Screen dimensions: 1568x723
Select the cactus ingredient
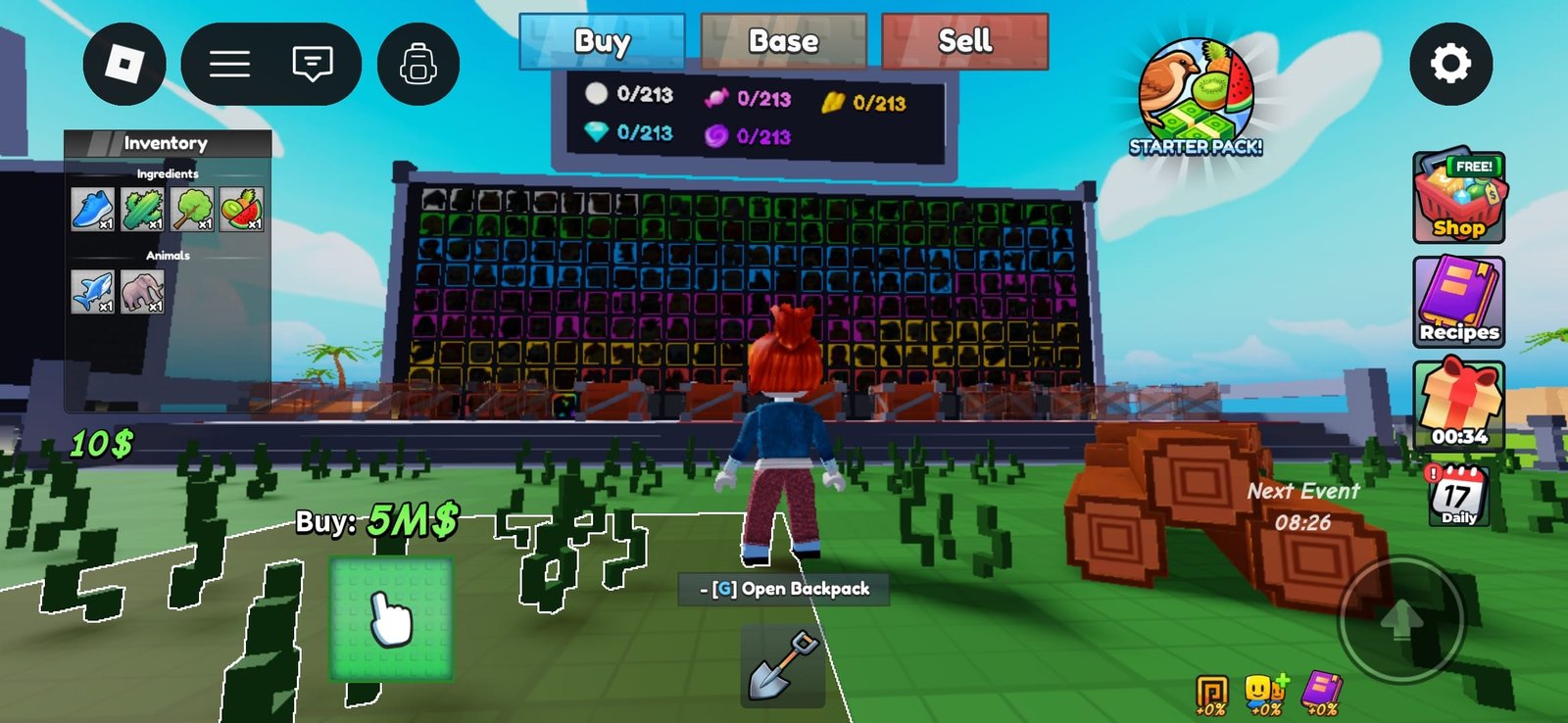click(142, 209)
